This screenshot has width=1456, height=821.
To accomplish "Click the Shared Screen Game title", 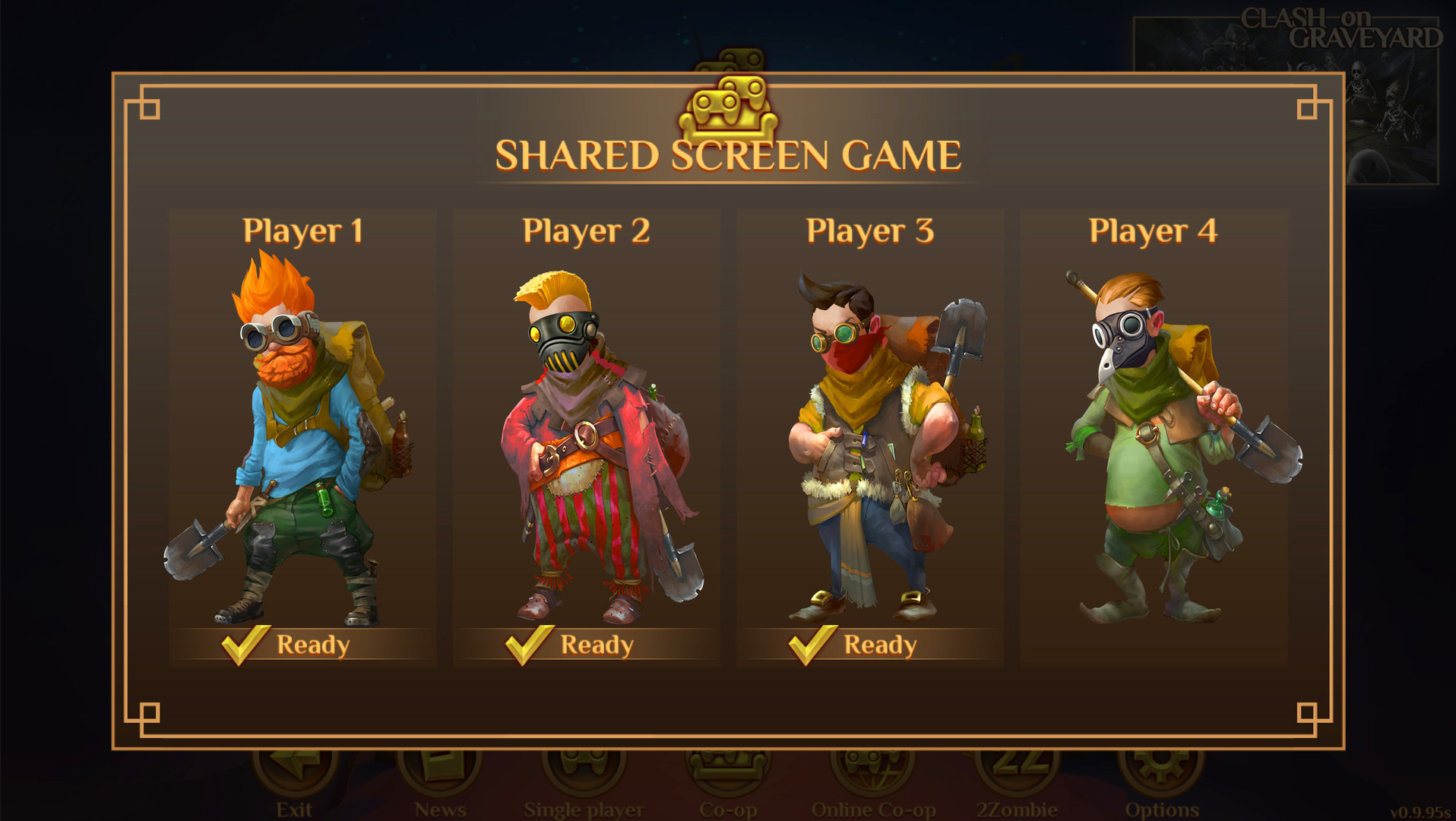I will point(727,156).
